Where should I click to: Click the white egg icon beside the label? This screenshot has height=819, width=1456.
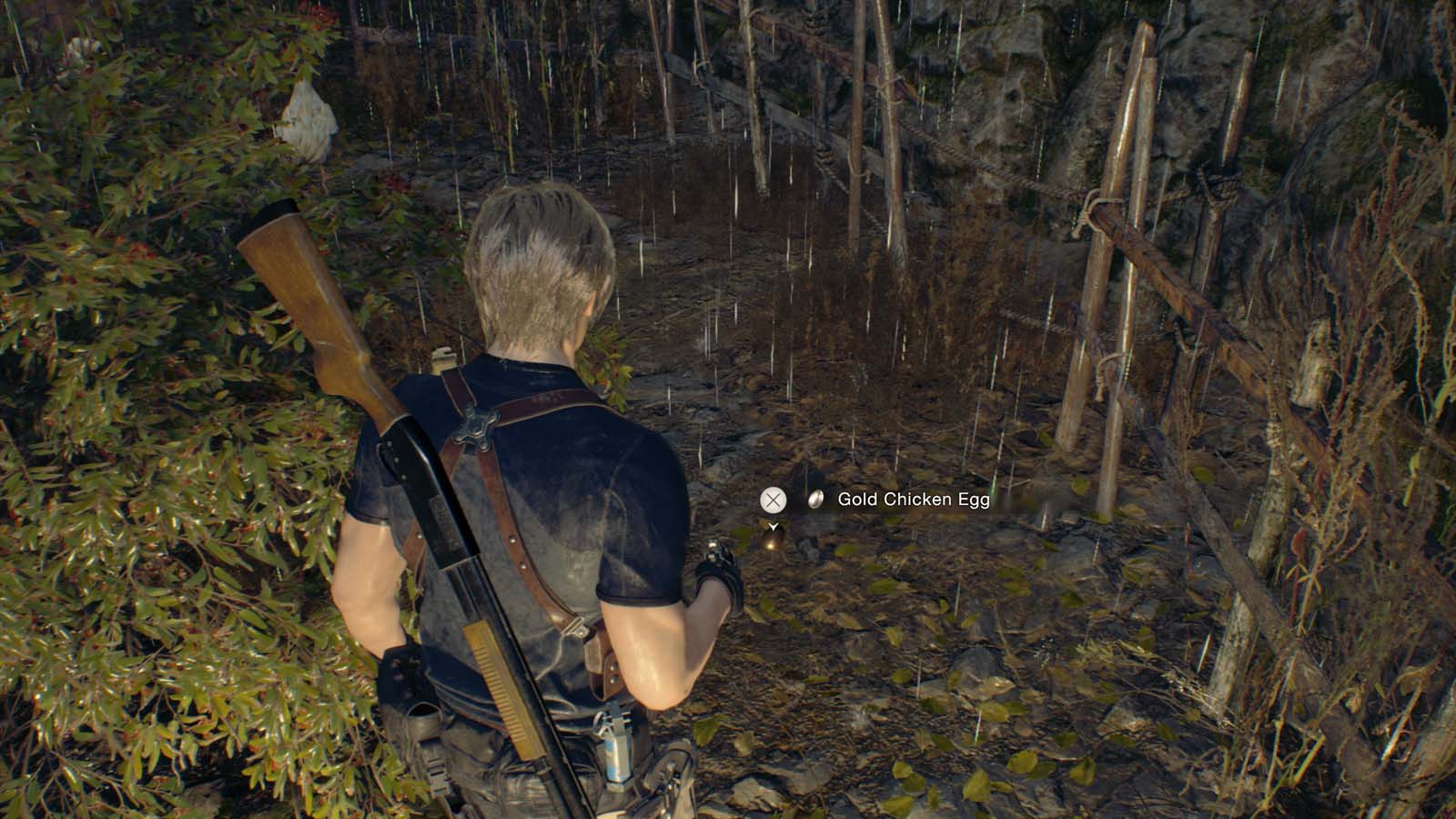pyautogui.click(x=814, y=499)
